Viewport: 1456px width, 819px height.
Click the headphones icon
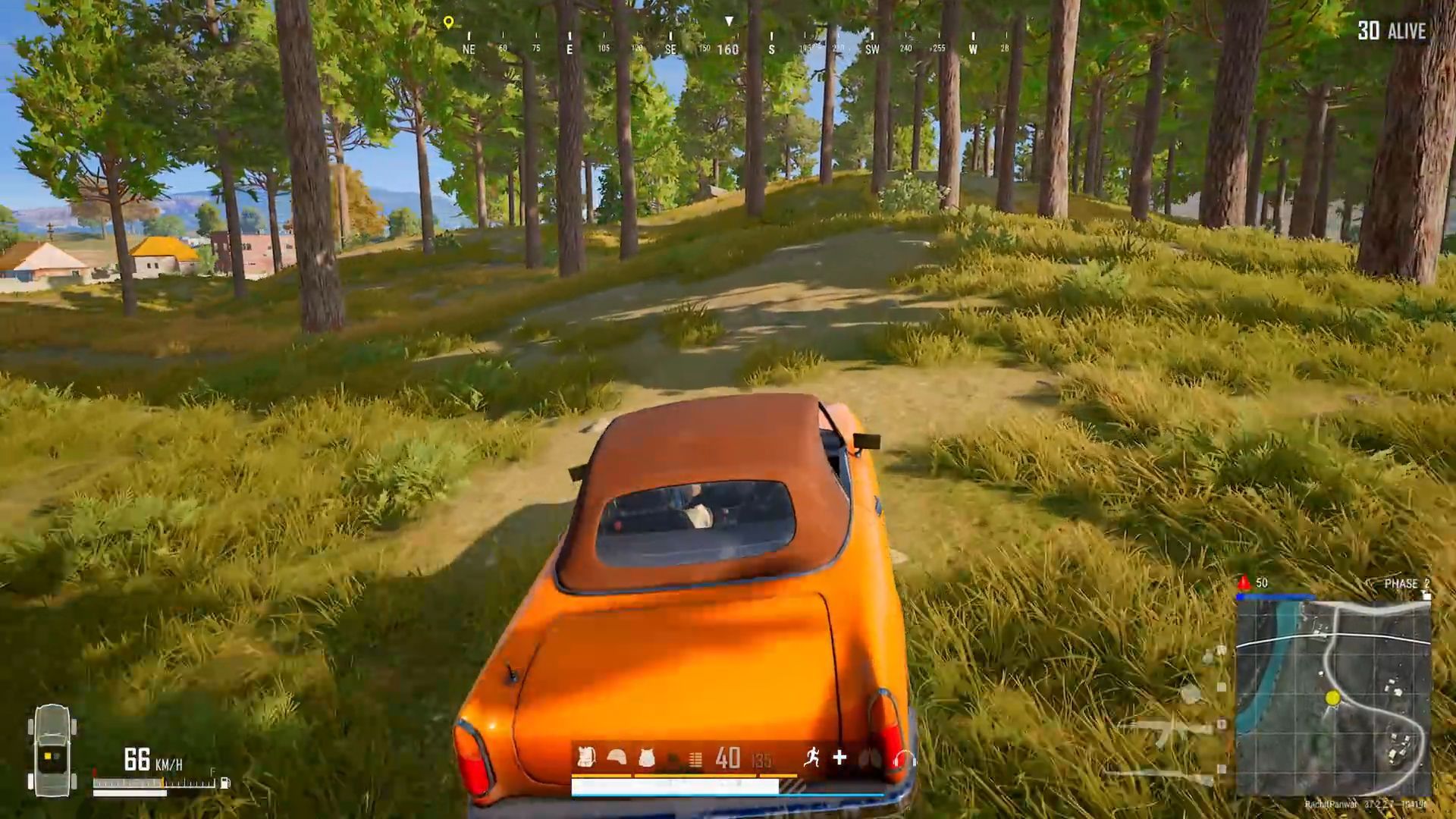[x=904, y=758]
